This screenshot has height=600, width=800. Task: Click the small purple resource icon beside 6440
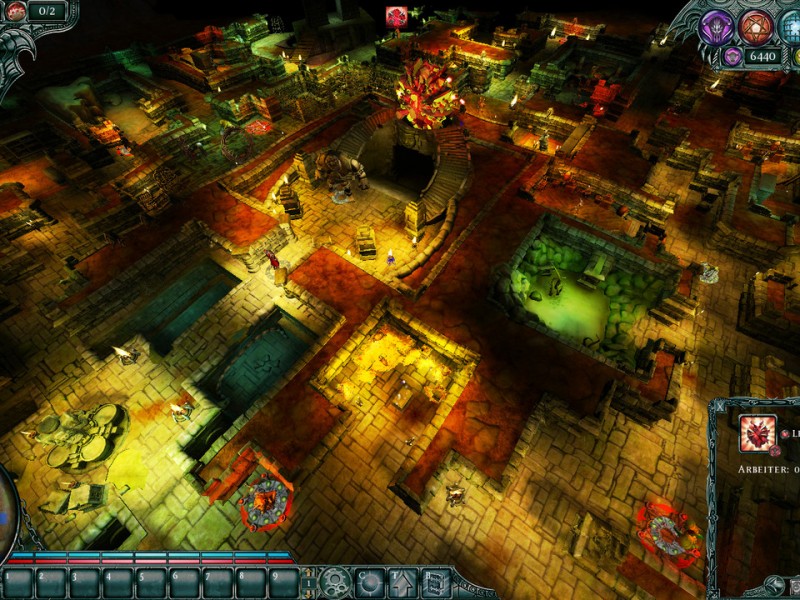(733, 56)
